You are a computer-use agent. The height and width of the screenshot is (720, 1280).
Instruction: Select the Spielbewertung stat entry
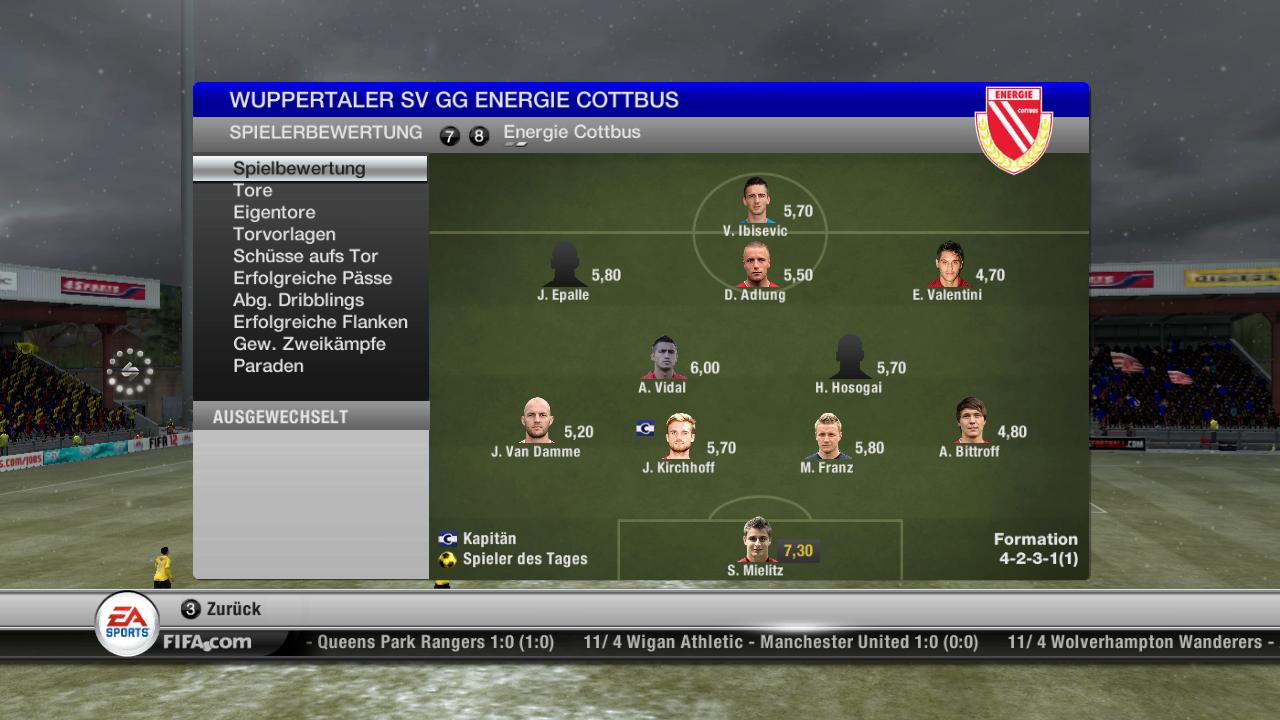(x=299, y=168)
